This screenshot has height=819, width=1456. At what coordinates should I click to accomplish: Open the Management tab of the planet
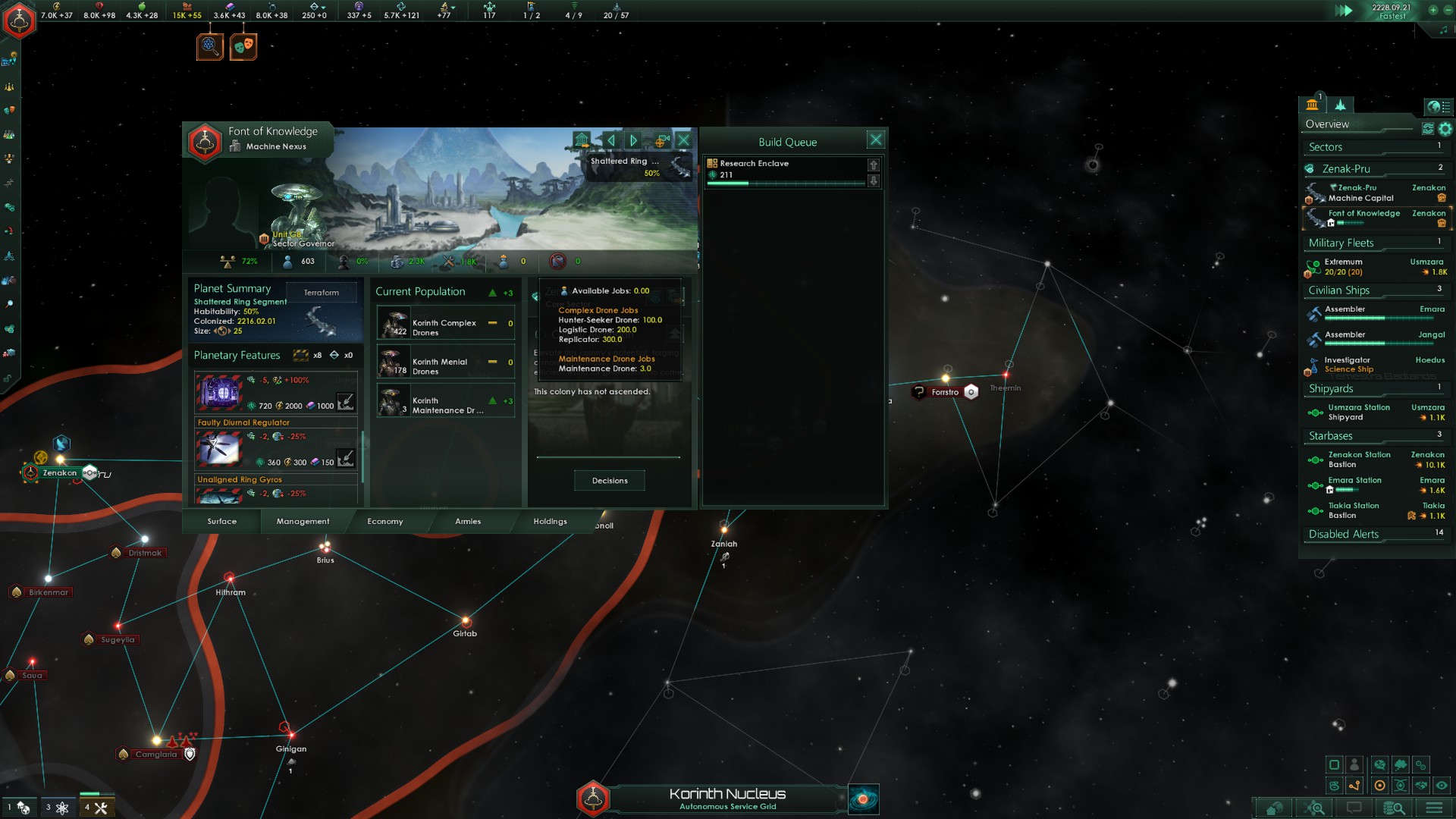(x=303, y=522)
